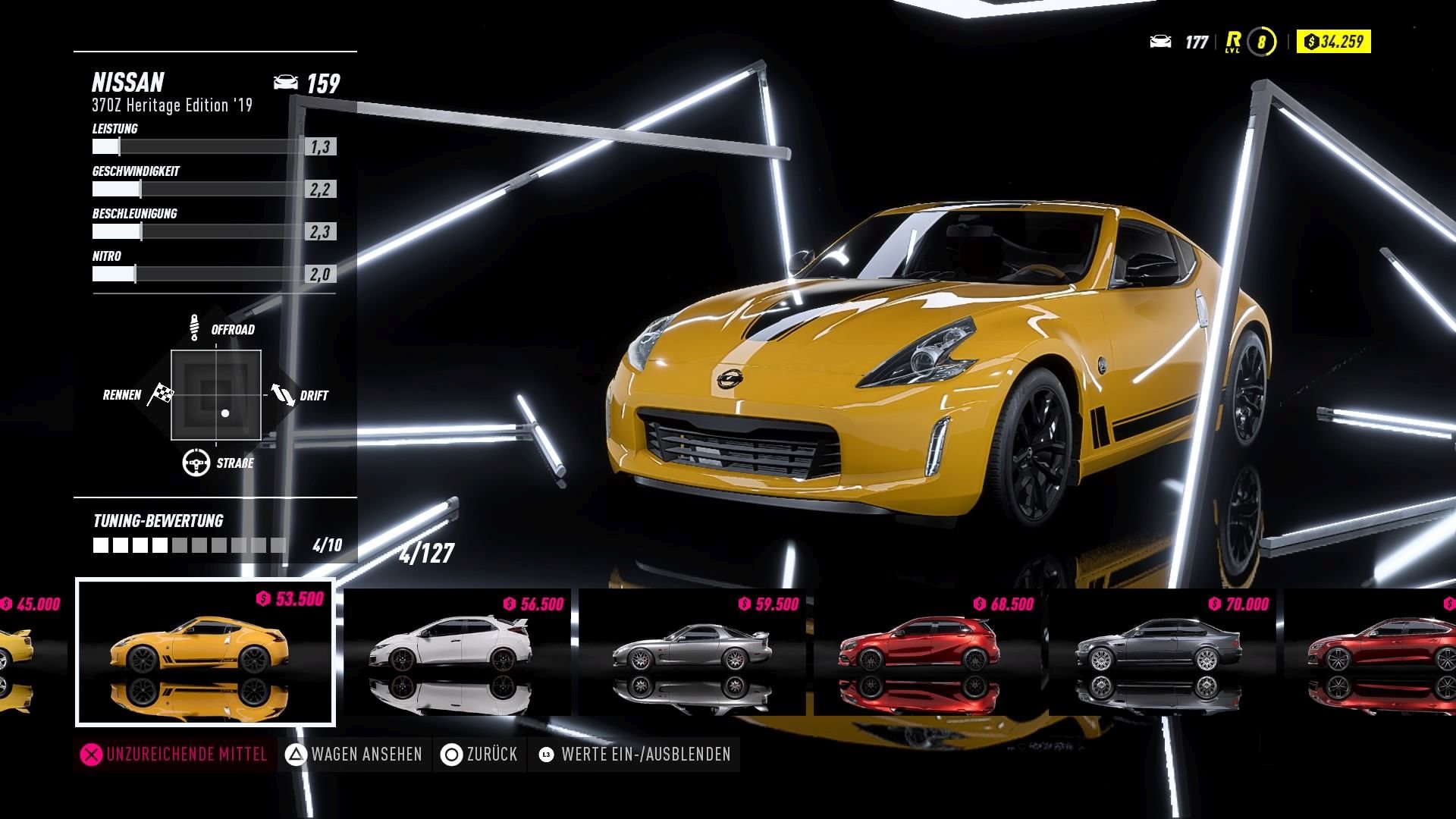Screen dimensions: 1456x819
Task: Click the car count icon next to 159
Action: 286,82
